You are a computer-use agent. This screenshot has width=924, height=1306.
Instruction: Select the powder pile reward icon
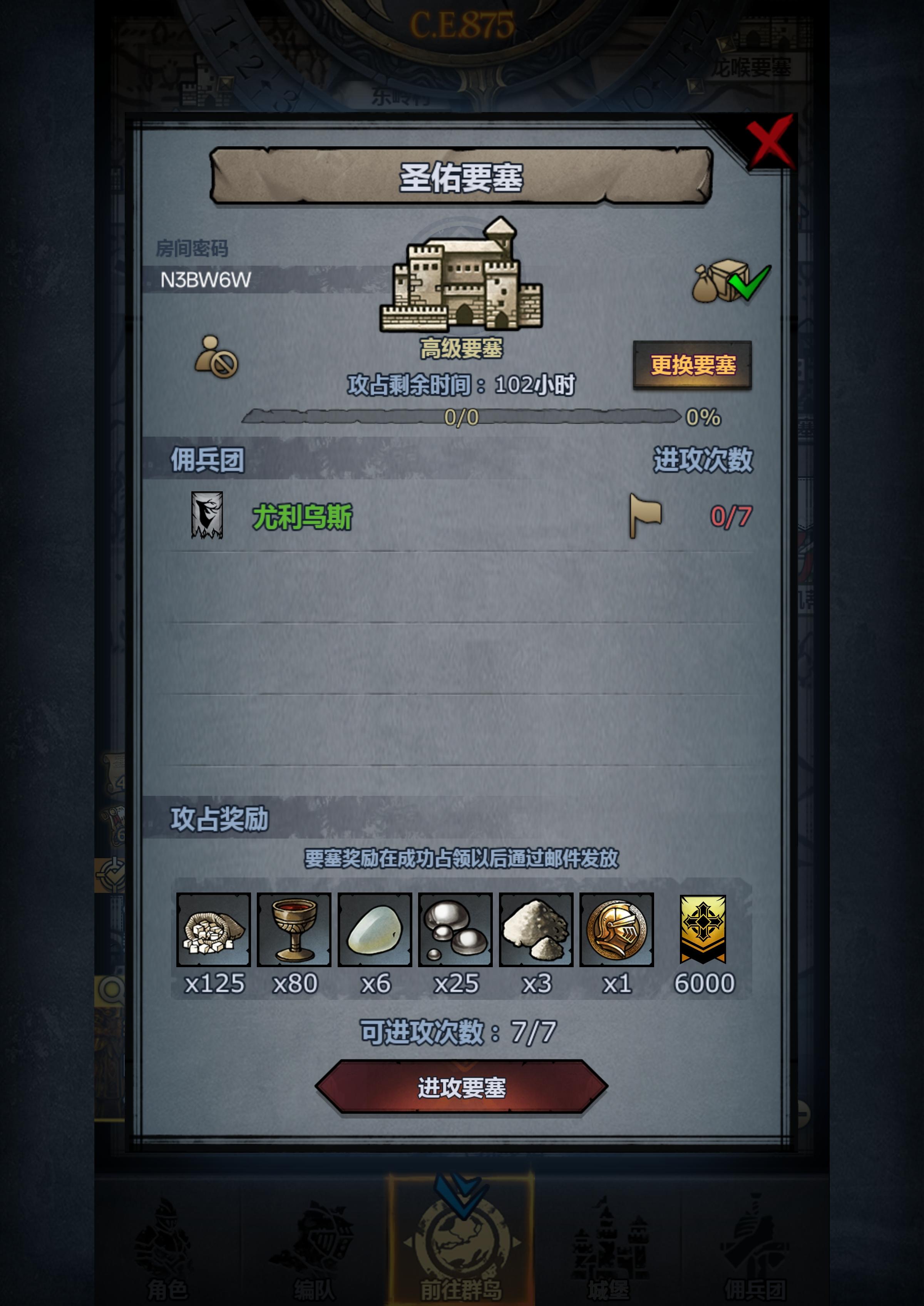[x=537, y=929]
